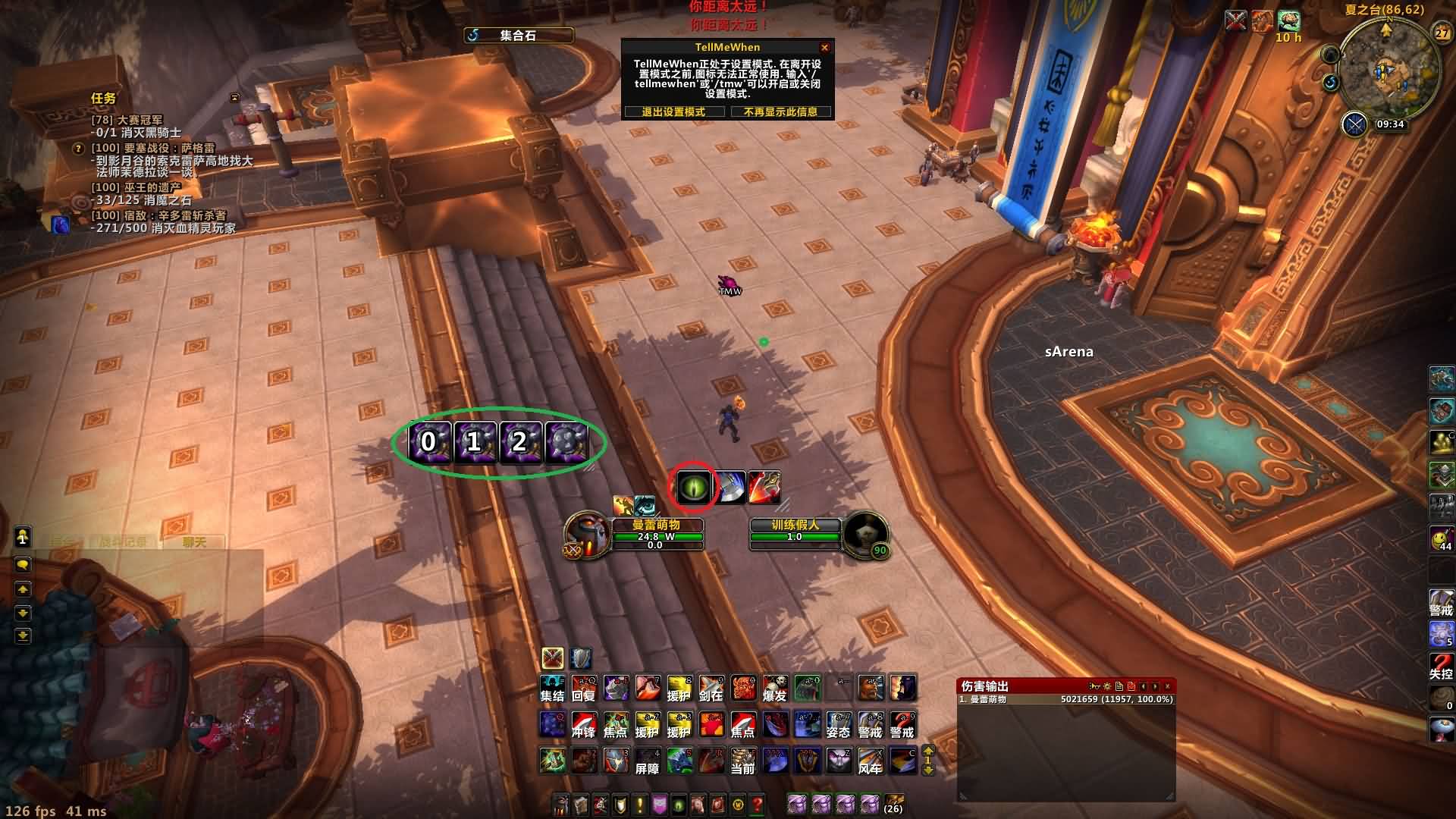Image resolution: width=1456 pixels, height=819 pixels.
Task: Click the red question mark help icon
Action: (x=756, y=805)
